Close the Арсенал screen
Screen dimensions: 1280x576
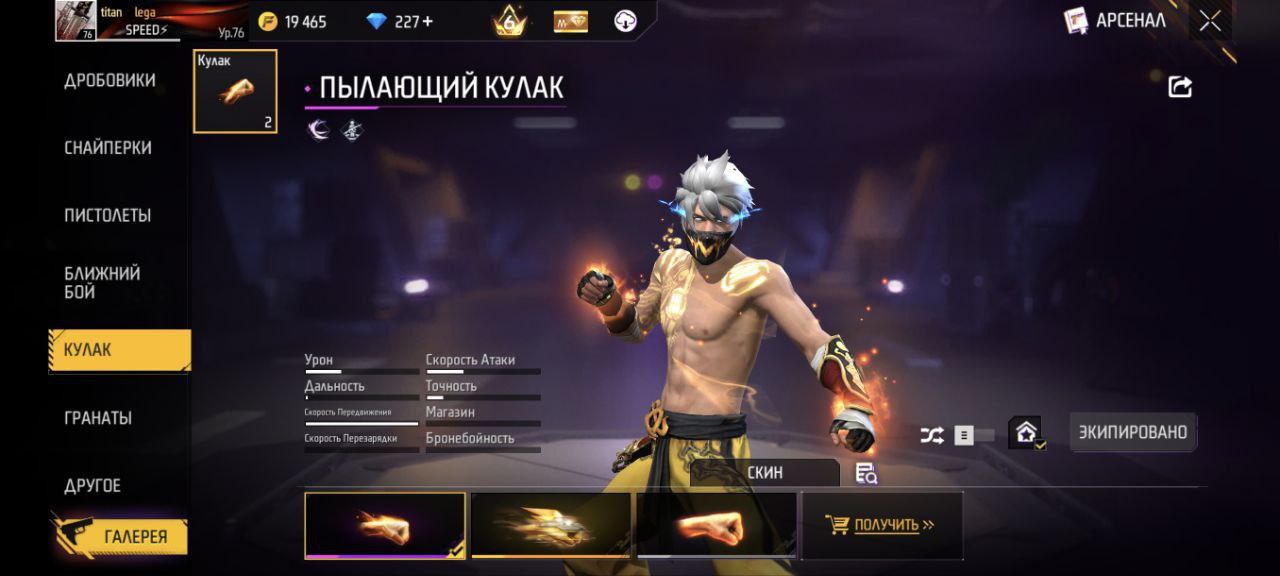1210,21
